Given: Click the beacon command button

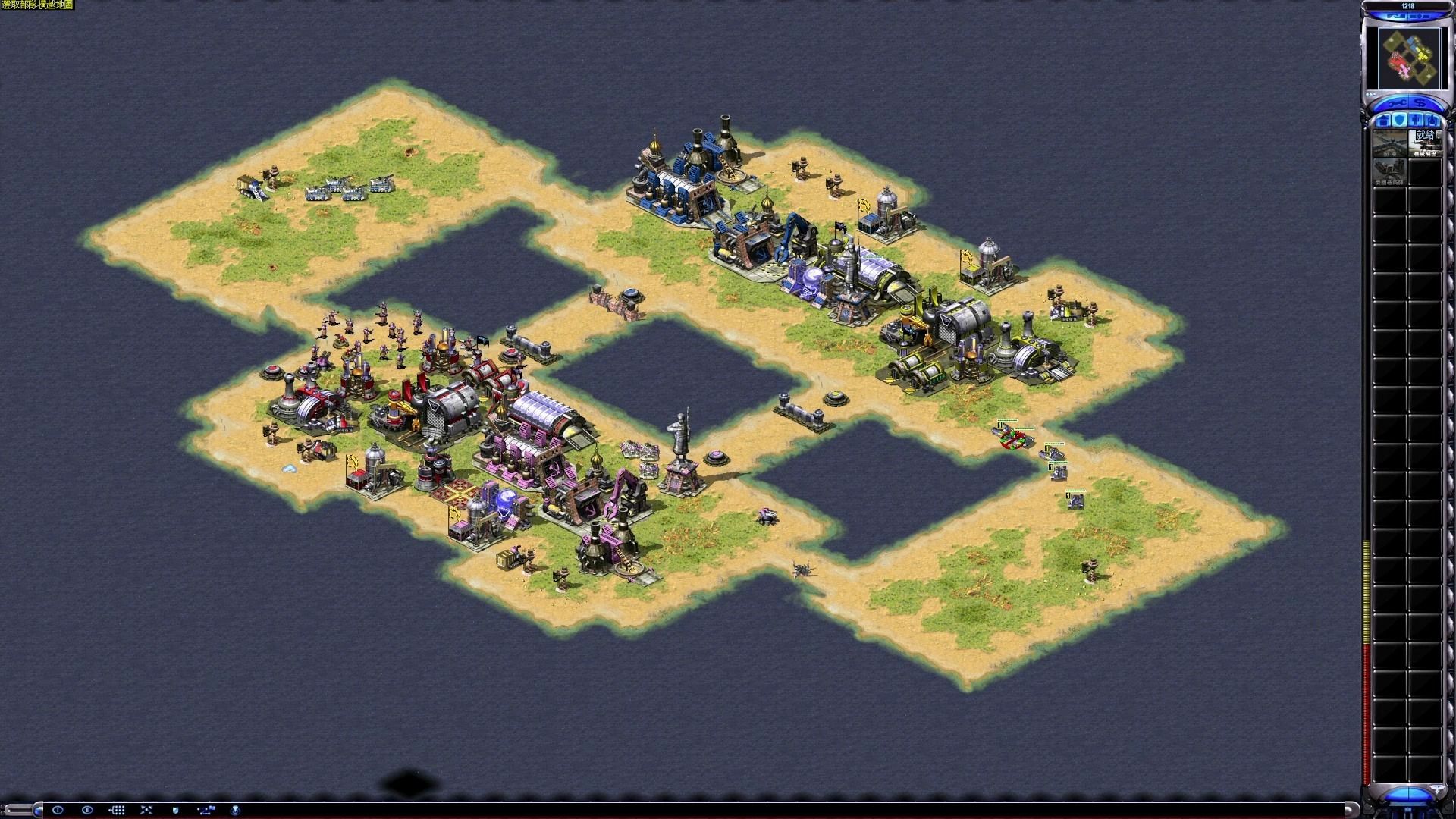Looking at the screenshot, I should (x=235, y=810).
